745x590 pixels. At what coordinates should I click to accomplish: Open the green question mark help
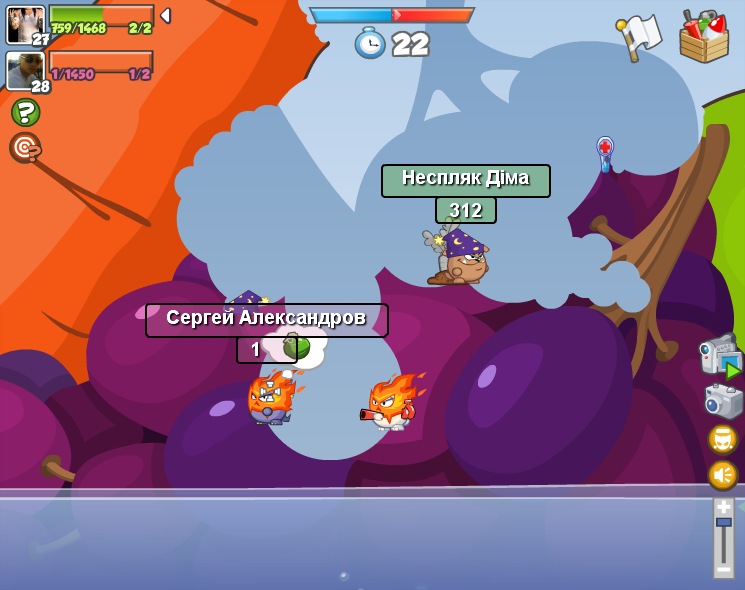[x=25, y=112]
